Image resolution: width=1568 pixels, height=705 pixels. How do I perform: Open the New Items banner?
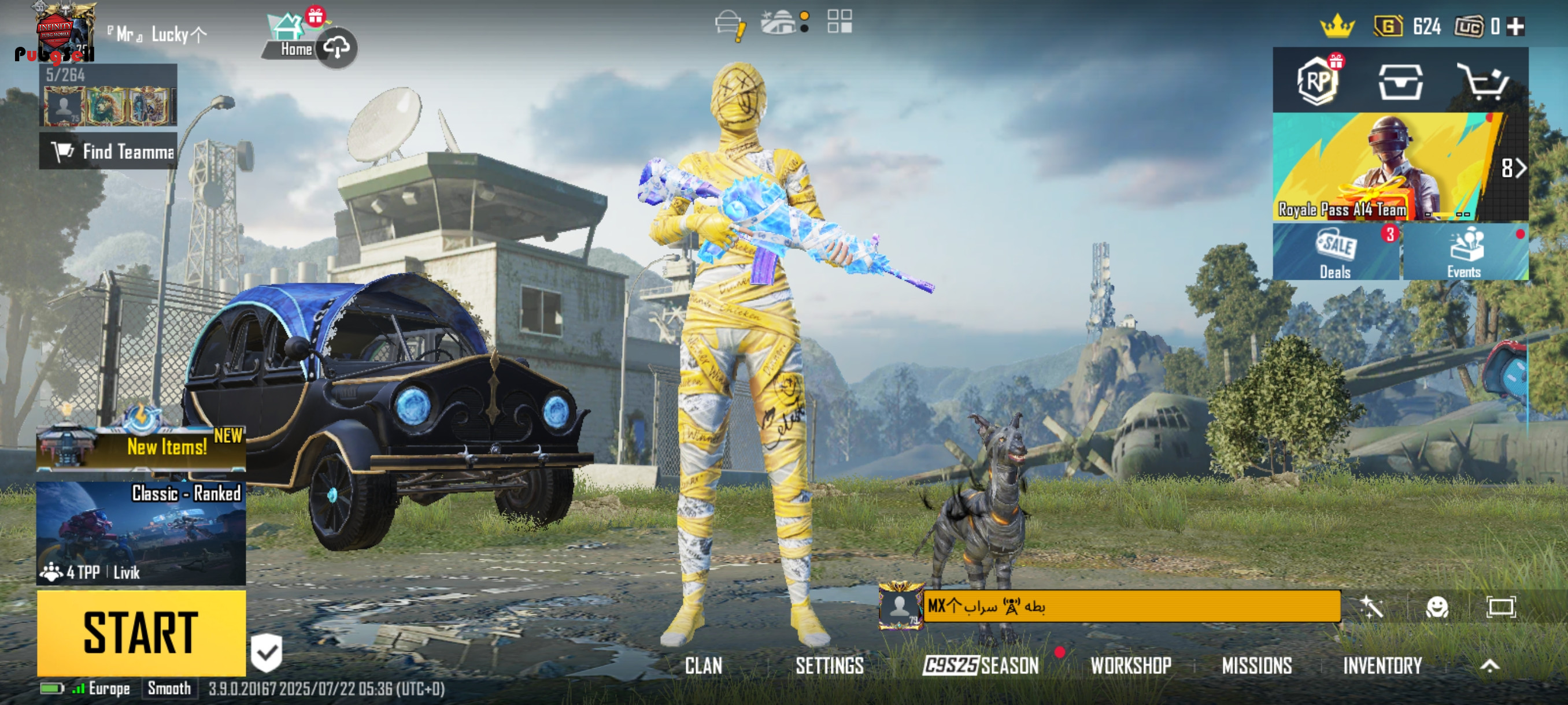click(140, 447)
